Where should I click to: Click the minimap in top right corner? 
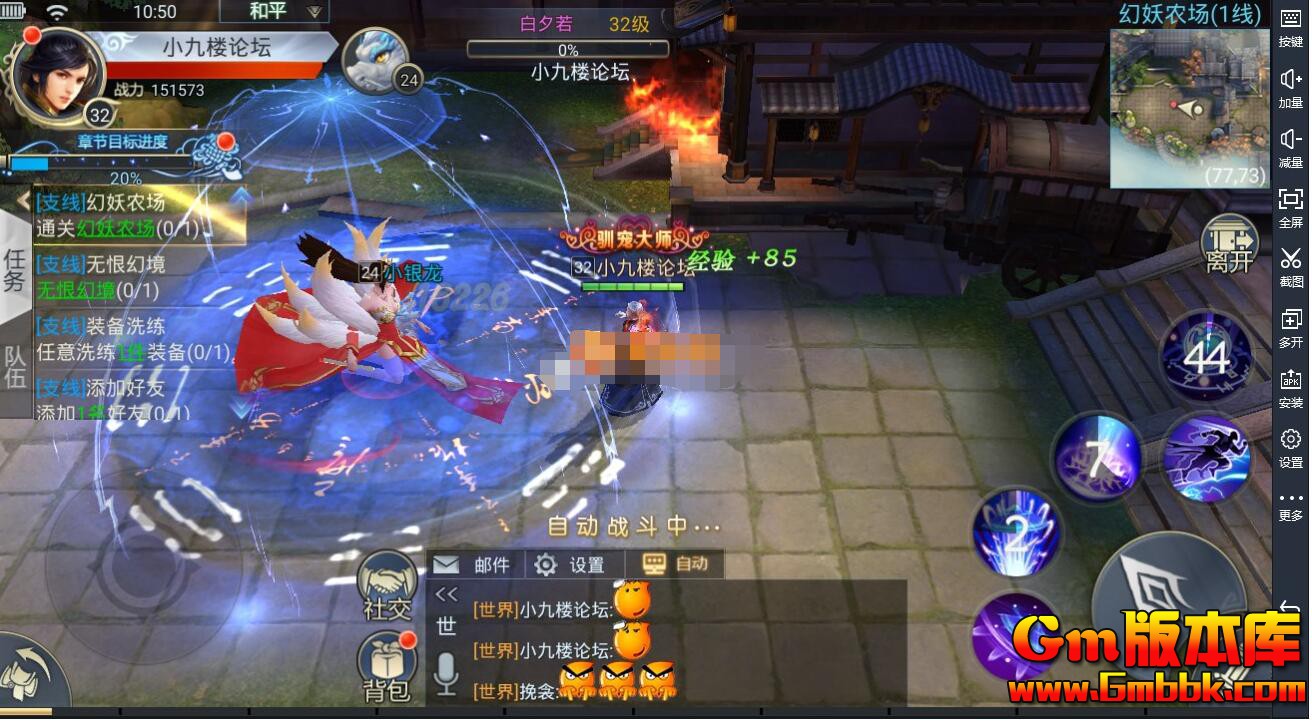coord(1189,107)
